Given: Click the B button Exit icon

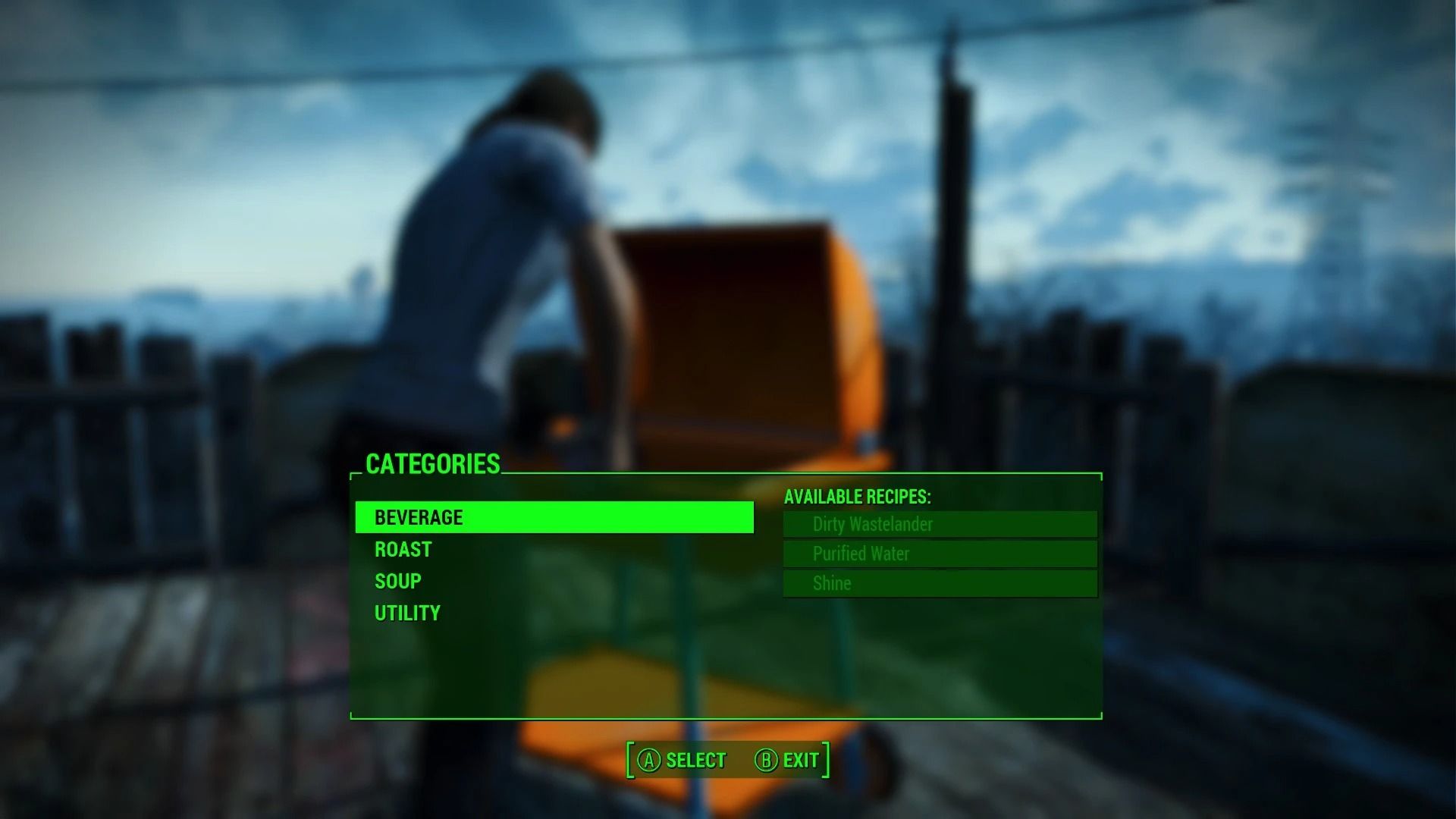Looking at the screenshot, I should pos(766,759).
